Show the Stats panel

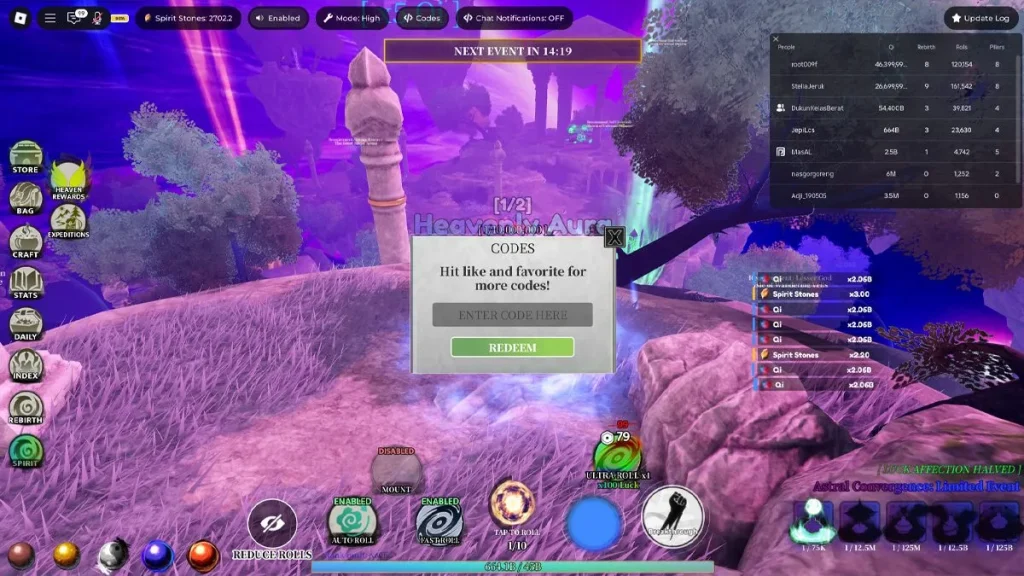point(26,283)
